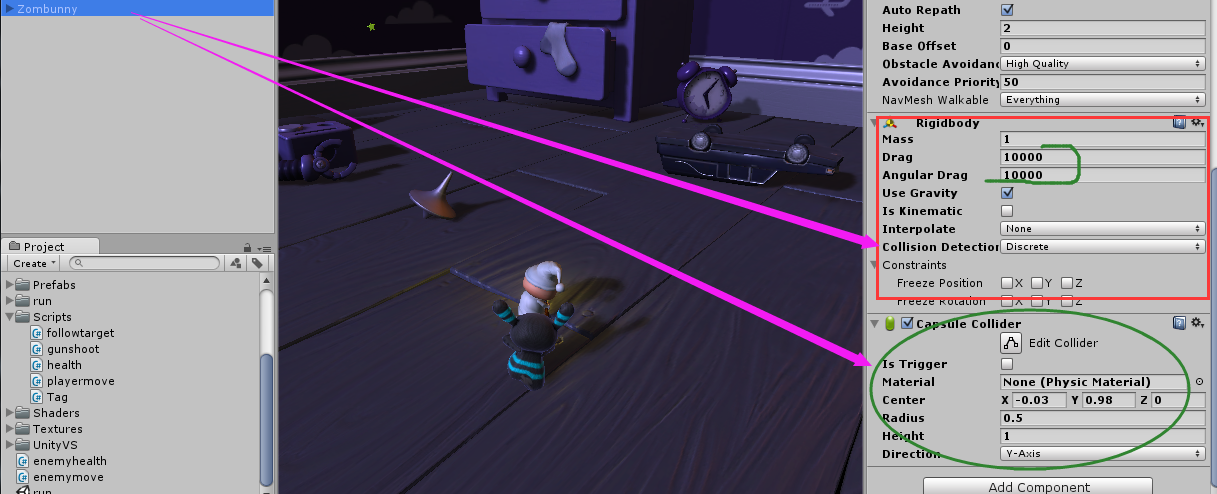Open the Interpolate dropdown
The width and height of the screenshot is (1217, 494).
(x=1102, y=229)
